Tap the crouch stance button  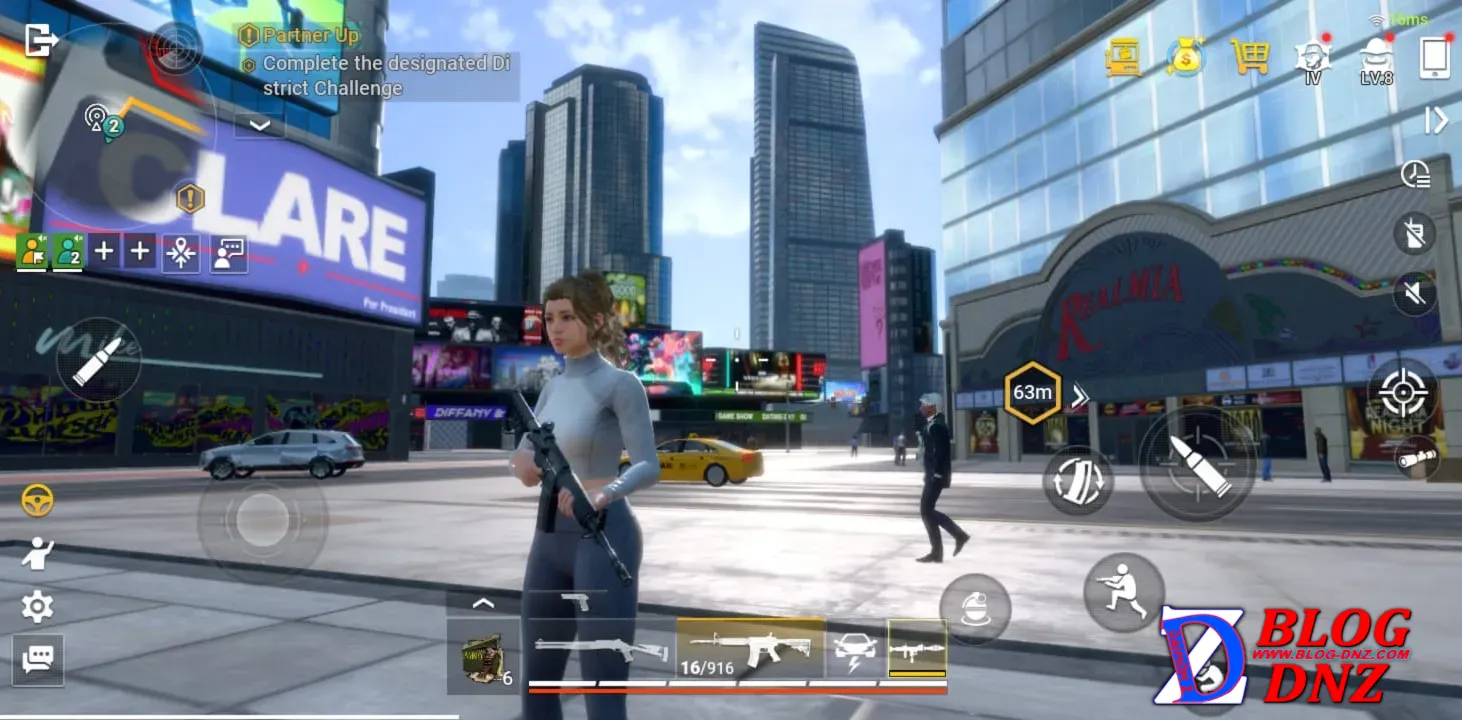(x=1124, y=592)
